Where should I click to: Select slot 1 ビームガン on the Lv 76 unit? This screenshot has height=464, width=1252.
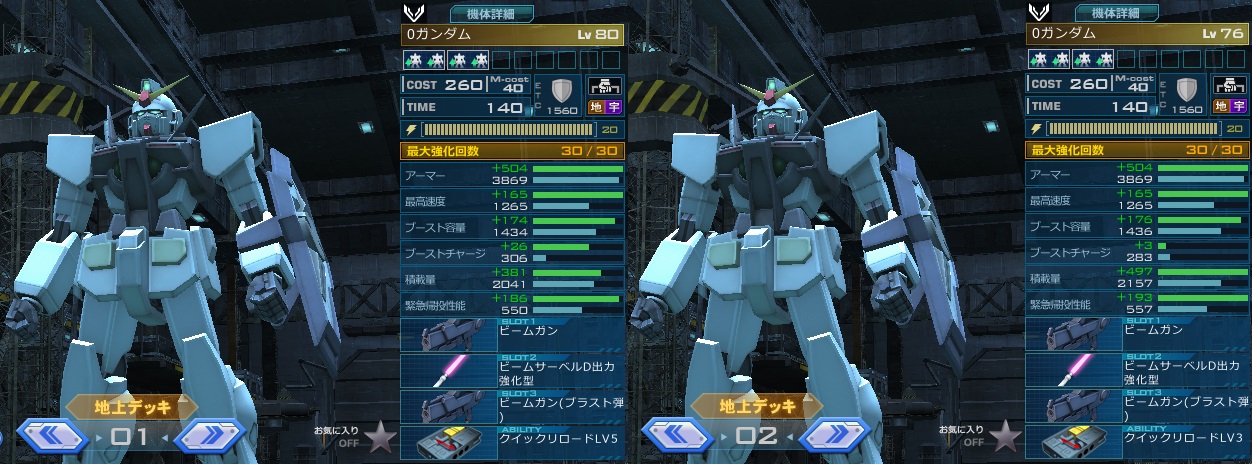(x=1137, y=334)
